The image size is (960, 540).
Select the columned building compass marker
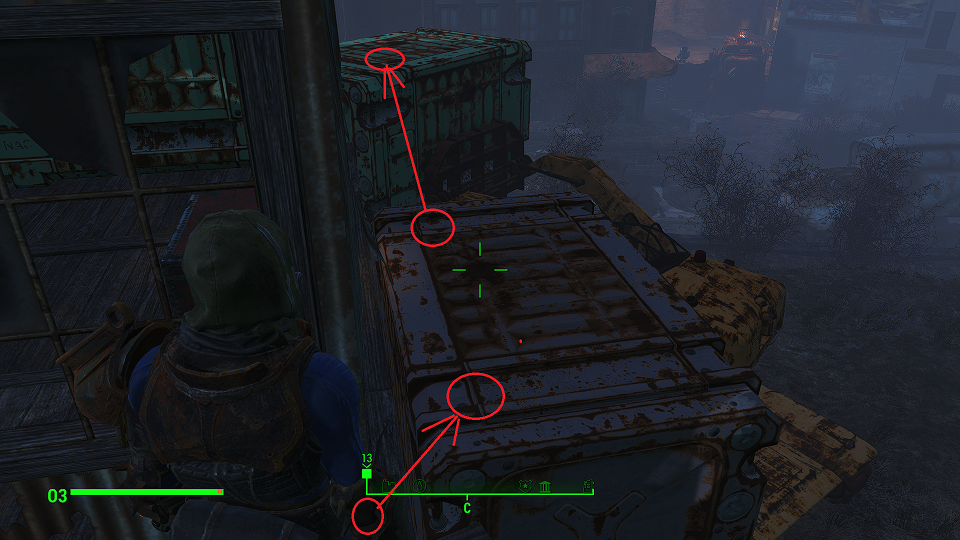pos(545,487)
